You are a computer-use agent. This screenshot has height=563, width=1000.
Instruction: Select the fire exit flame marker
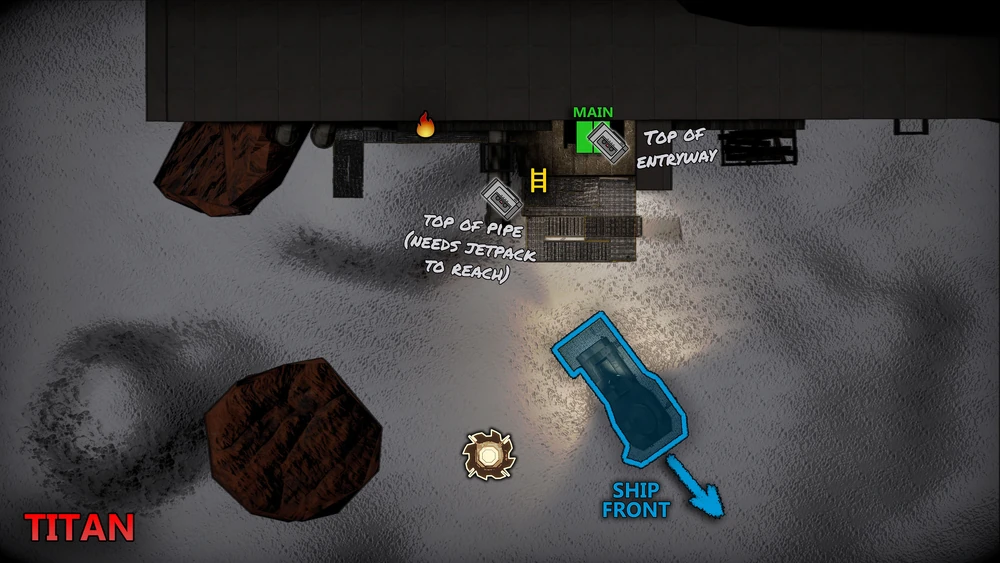click(x=426, y=125)
